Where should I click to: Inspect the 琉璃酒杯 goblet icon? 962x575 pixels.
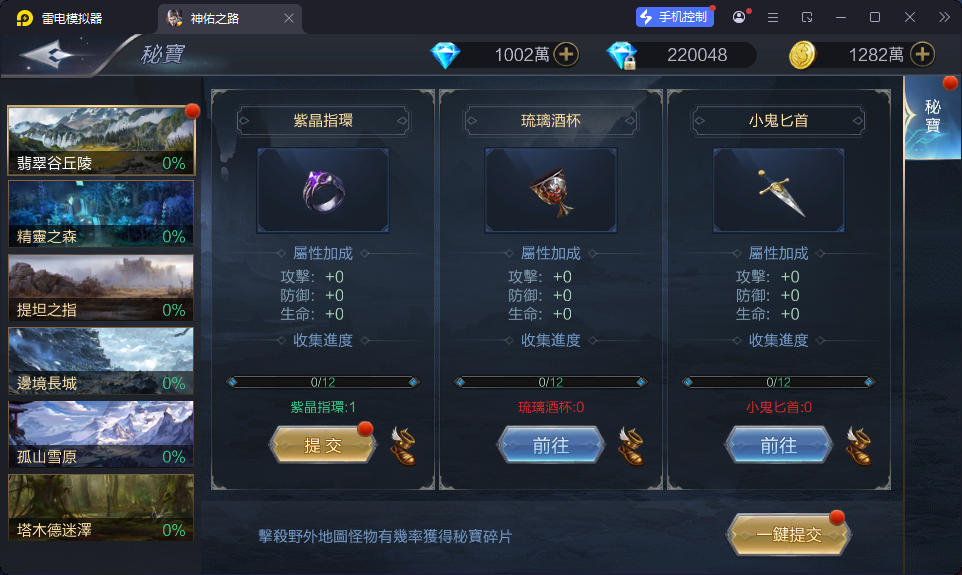coord(551,190)
